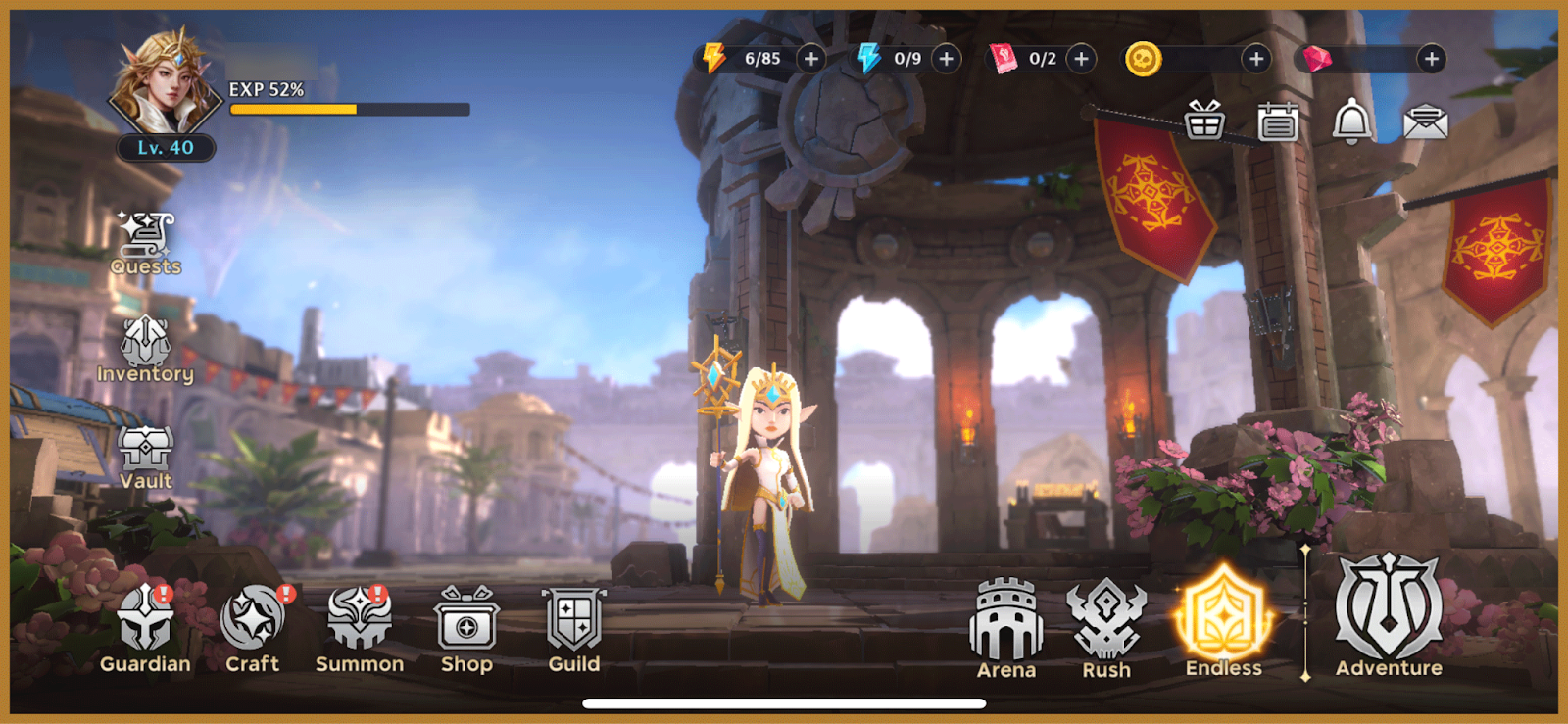Open the calendar icon
This screenshot has height=724, width=1568.
1278,122
